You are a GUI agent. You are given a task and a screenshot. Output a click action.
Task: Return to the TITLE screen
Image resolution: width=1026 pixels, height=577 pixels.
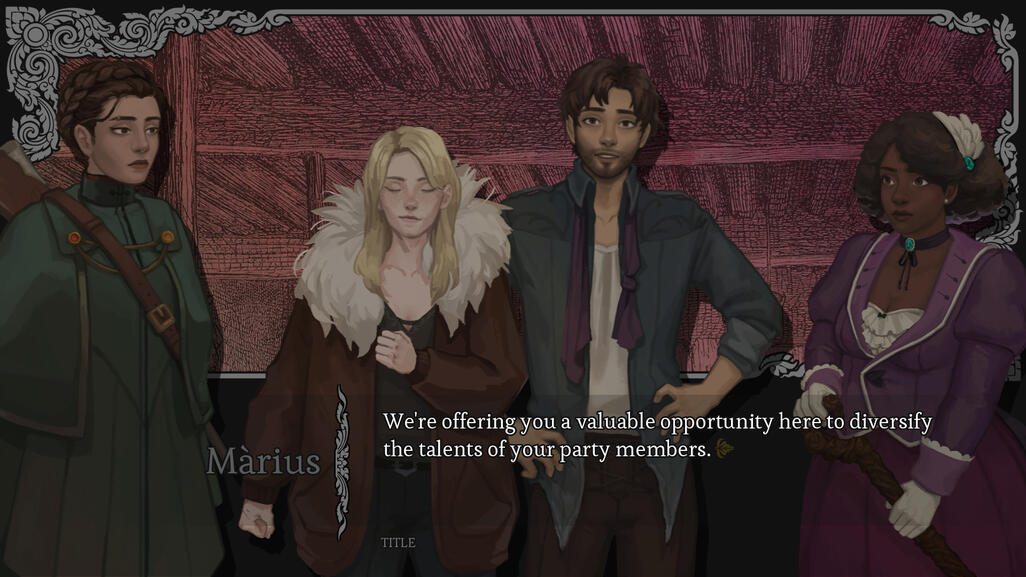397,543
